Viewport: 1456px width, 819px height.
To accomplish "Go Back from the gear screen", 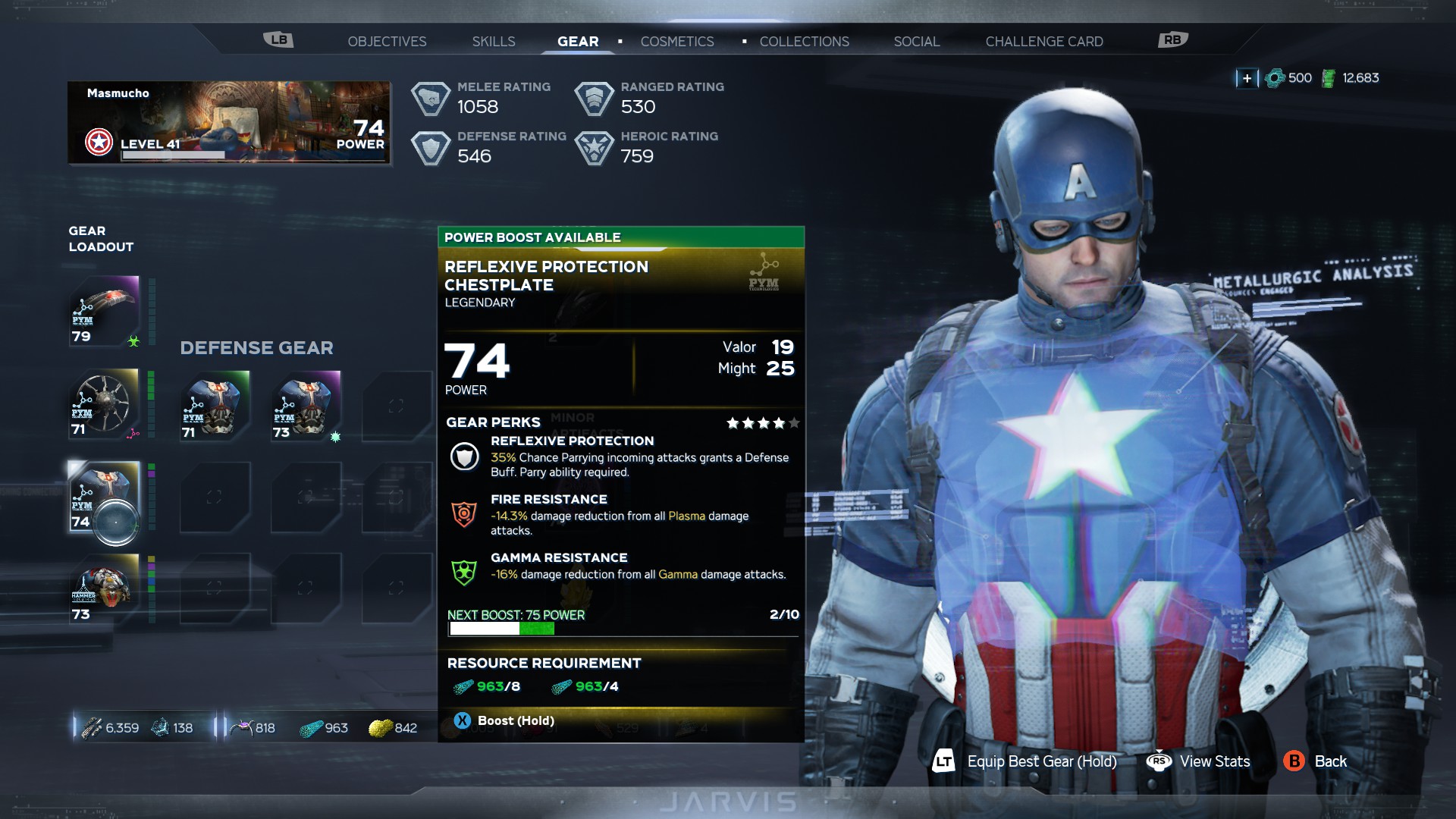I will click(x=1316, y=761).
